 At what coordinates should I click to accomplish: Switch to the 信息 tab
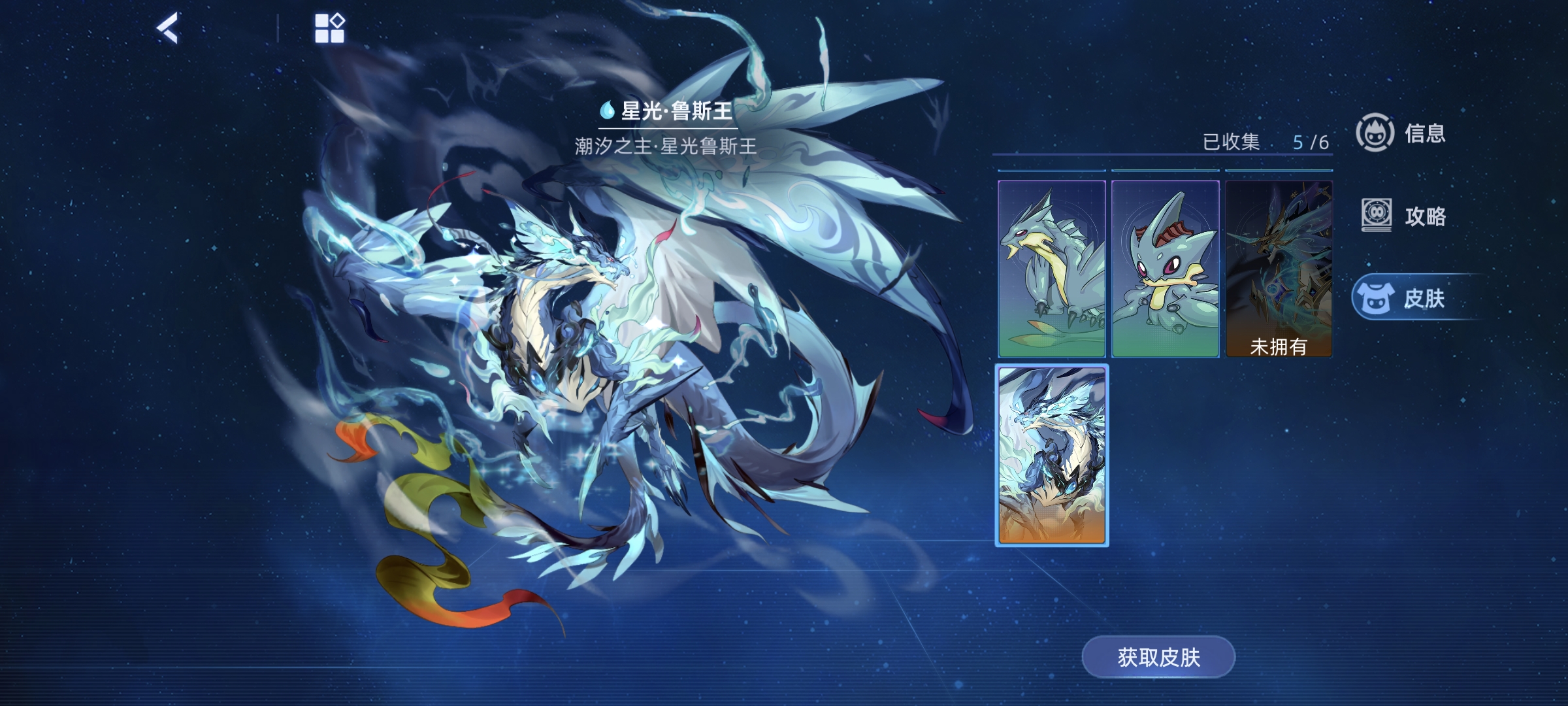point(1402,133)
